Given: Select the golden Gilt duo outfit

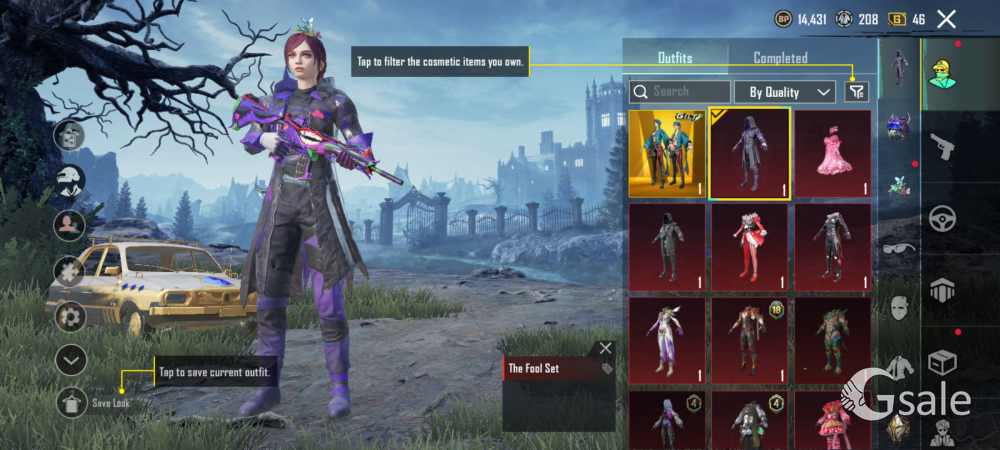Looking at the screenshot, I should [665, 153].
